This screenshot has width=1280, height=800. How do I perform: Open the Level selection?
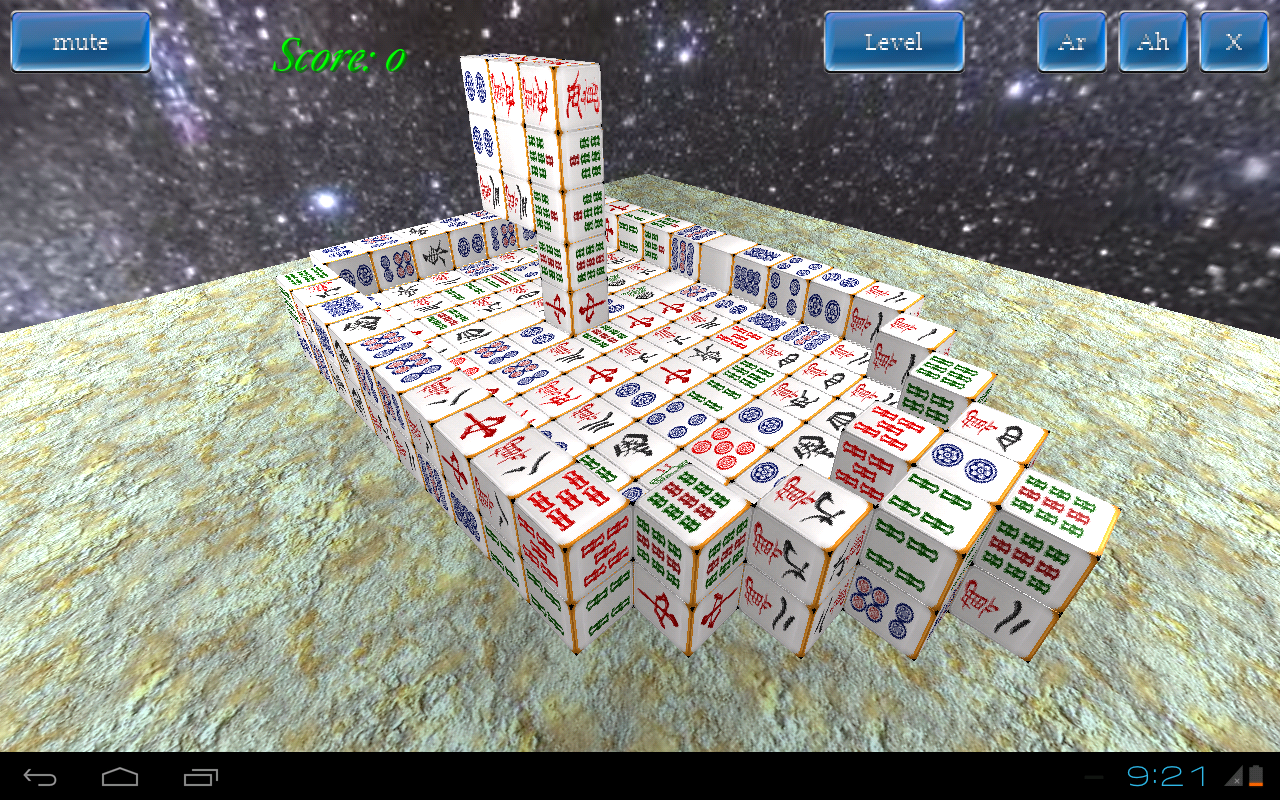click(893, 42)
